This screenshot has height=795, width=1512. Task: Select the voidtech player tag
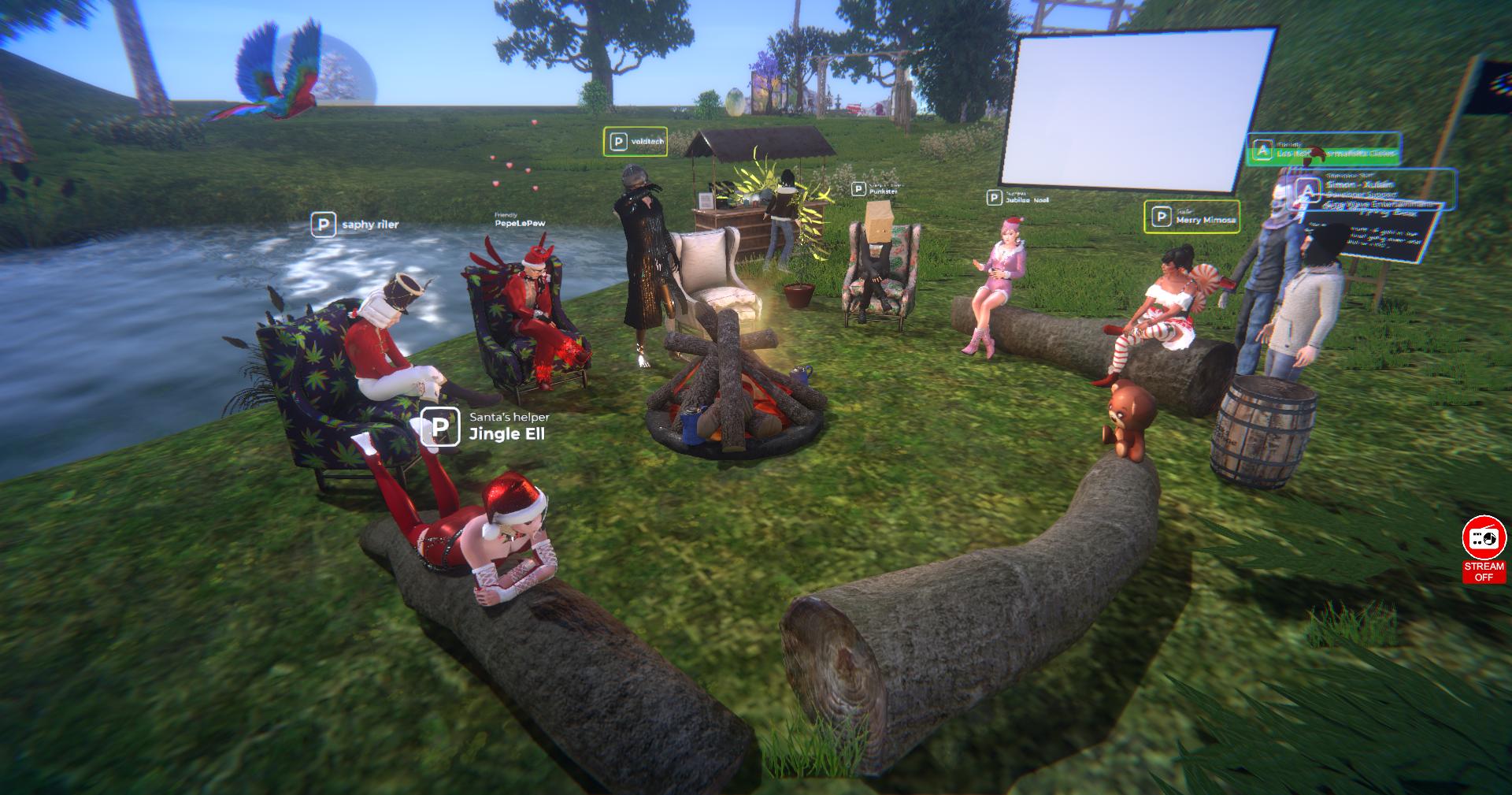pyautogui.click(x=636, y=142)
